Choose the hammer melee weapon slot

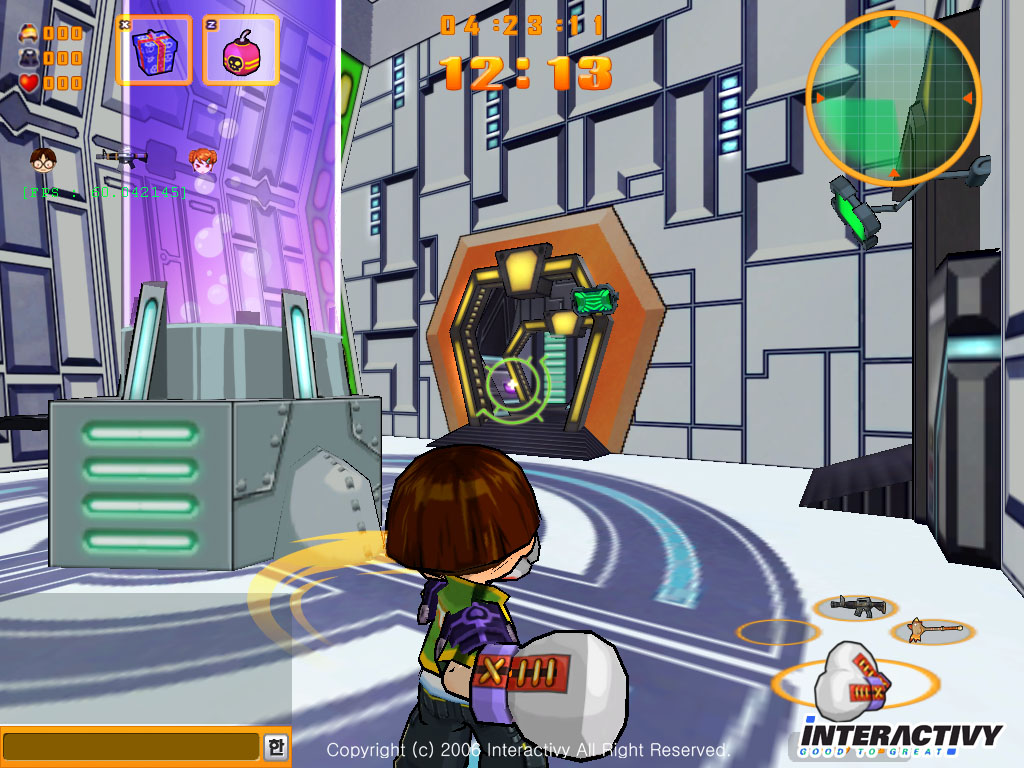click(x=932, y=630)
